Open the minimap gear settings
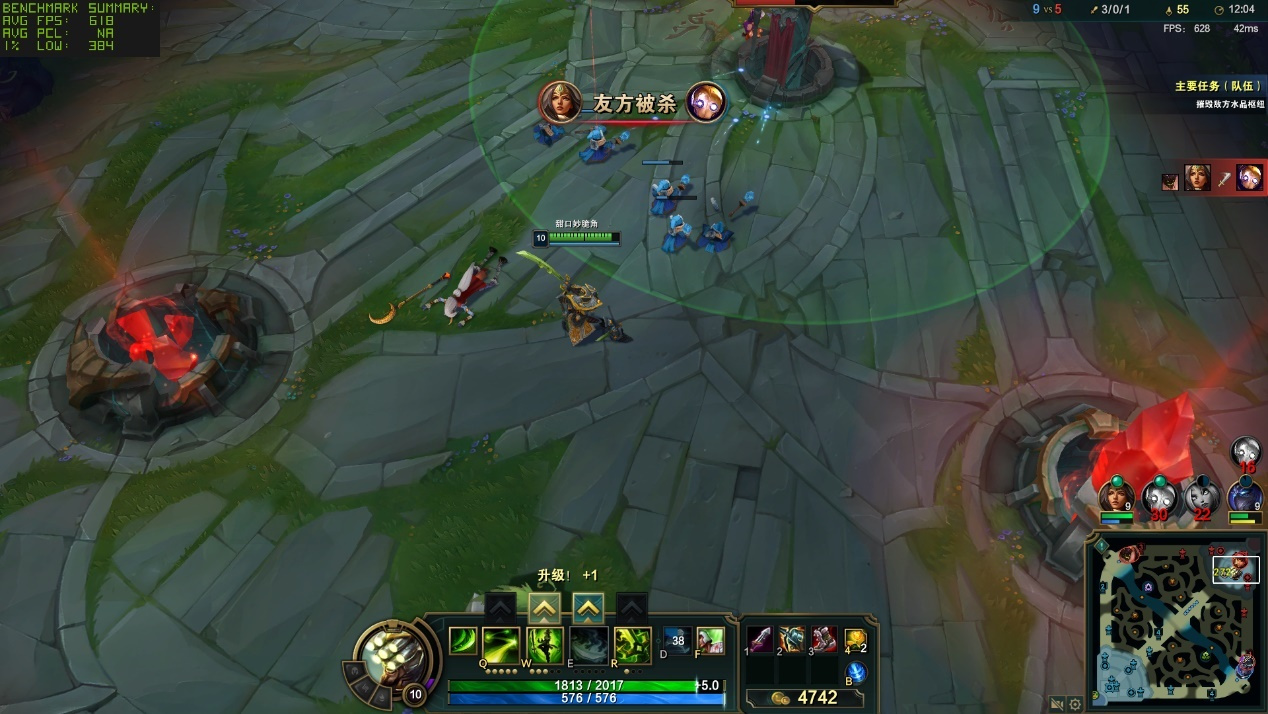This screenshot has width=1268, height=714. pyautogui.click(x=1076, y=704)
